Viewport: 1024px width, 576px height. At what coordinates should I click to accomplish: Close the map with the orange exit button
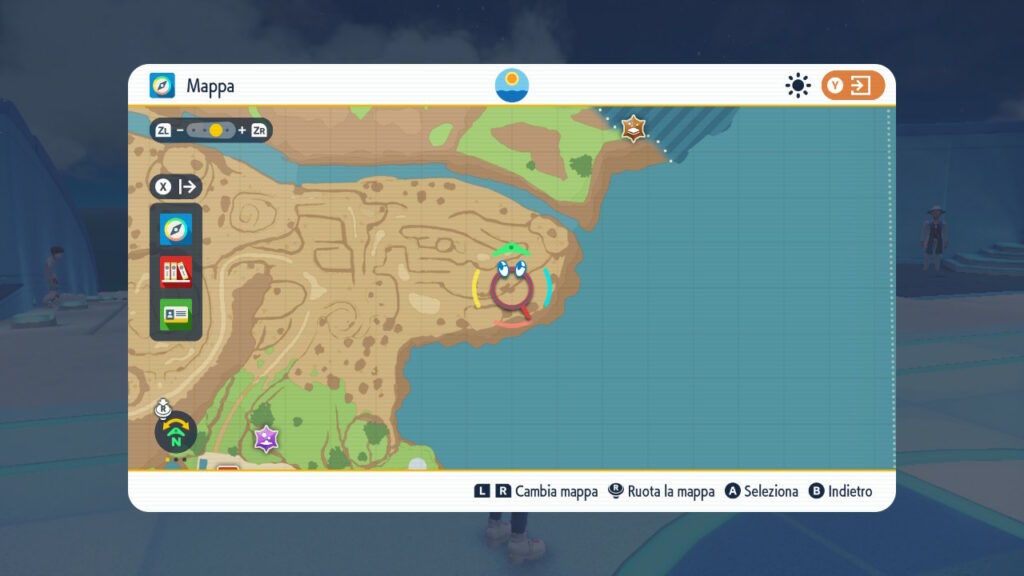point(853,86)
